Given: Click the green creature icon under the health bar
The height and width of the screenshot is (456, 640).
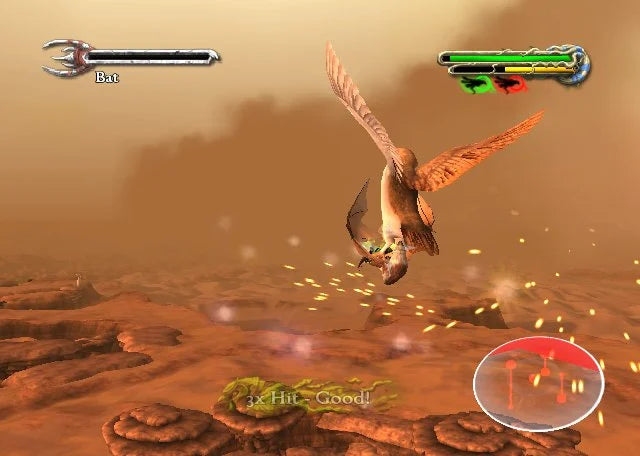Looking at the screenshot, I should (x=474, y=84).
